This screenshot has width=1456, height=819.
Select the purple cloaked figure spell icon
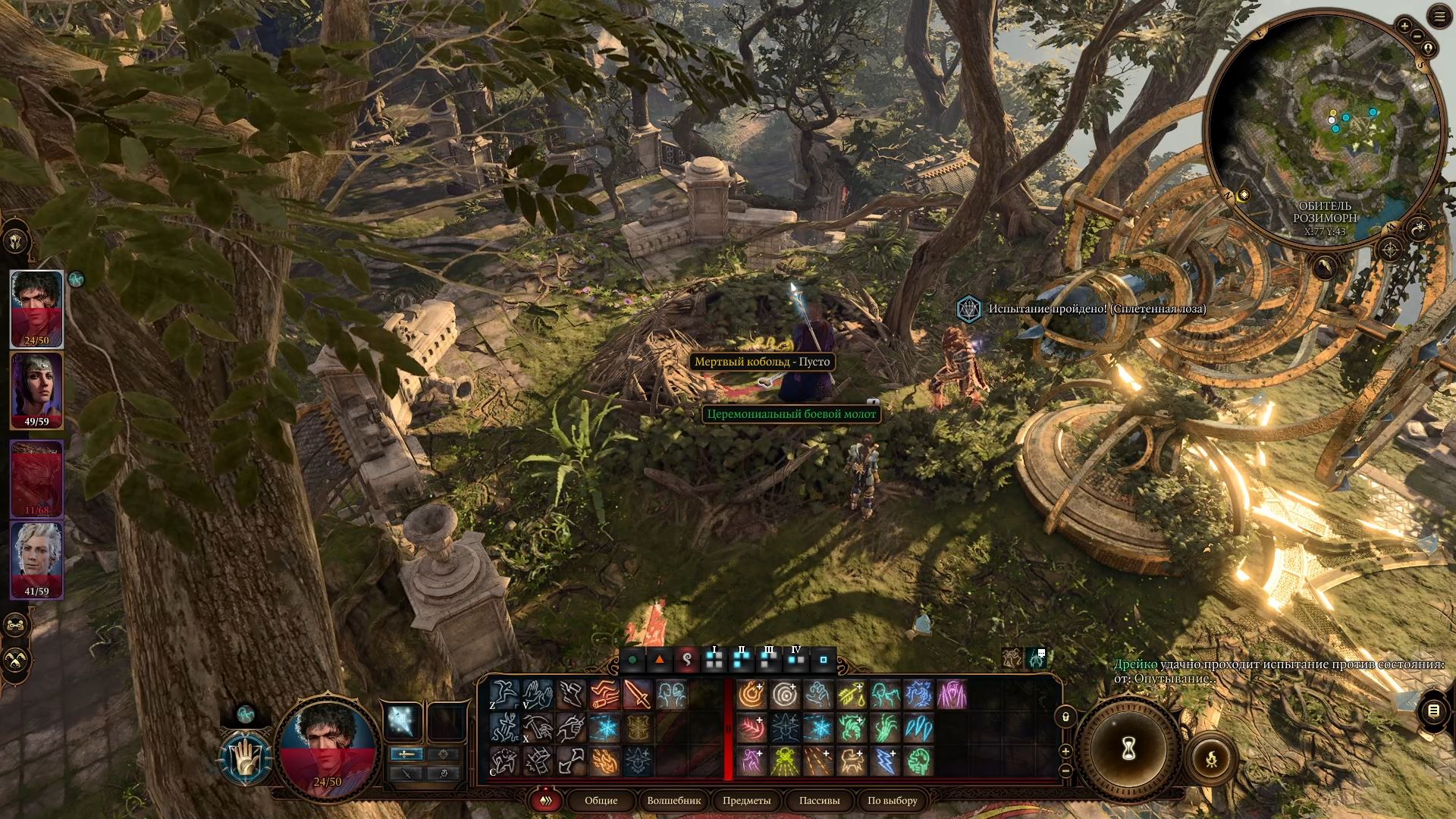pyautogui.click(x=952, y=695)
